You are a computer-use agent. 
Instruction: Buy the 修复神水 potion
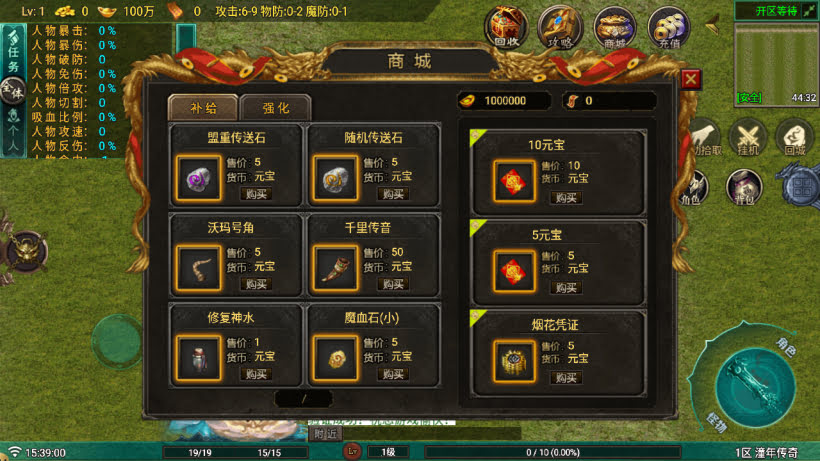coord(256,374)
